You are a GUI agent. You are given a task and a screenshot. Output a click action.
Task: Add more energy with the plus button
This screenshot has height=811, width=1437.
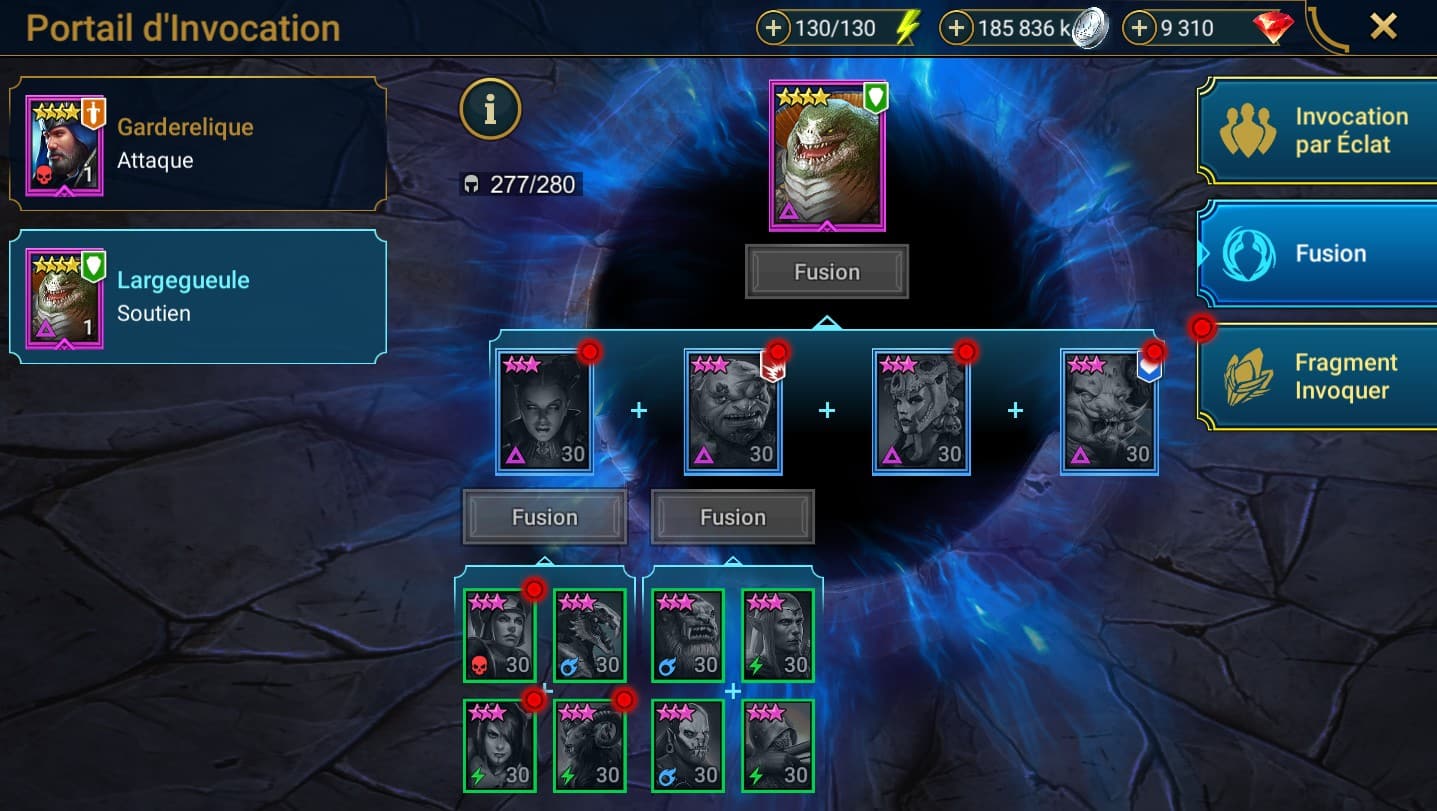pyautogui.click(x=773, y=29)
